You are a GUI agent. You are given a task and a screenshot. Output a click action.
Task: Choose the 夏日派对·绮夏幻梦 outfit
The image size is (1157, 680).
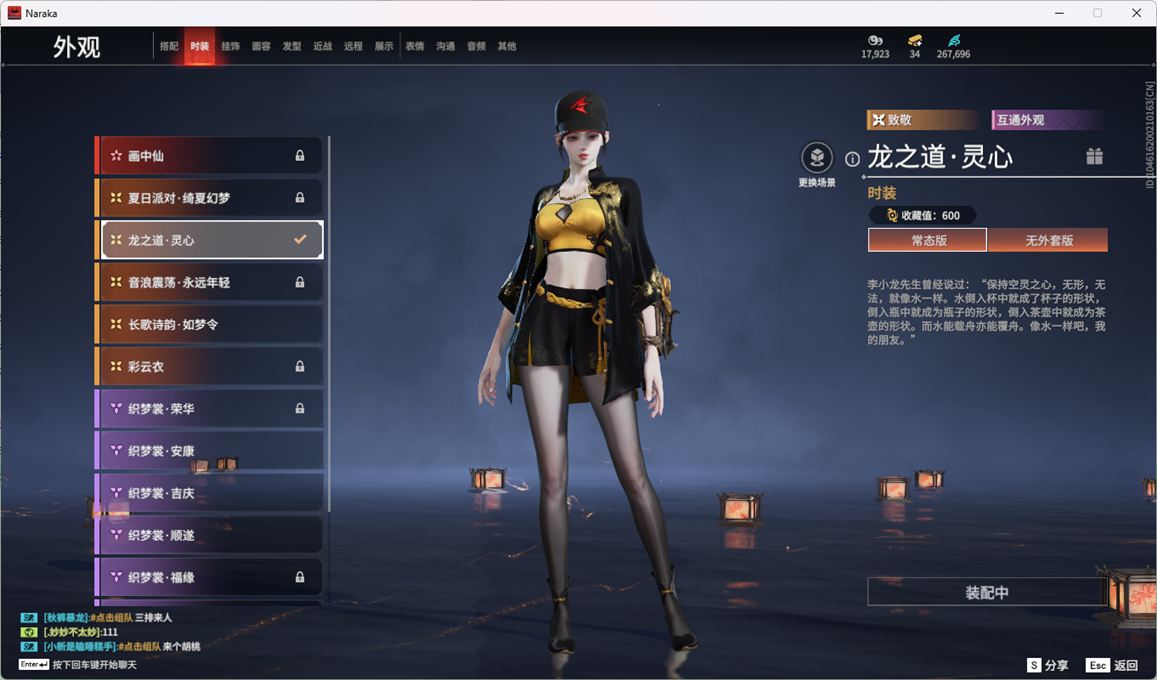[210, 198]
